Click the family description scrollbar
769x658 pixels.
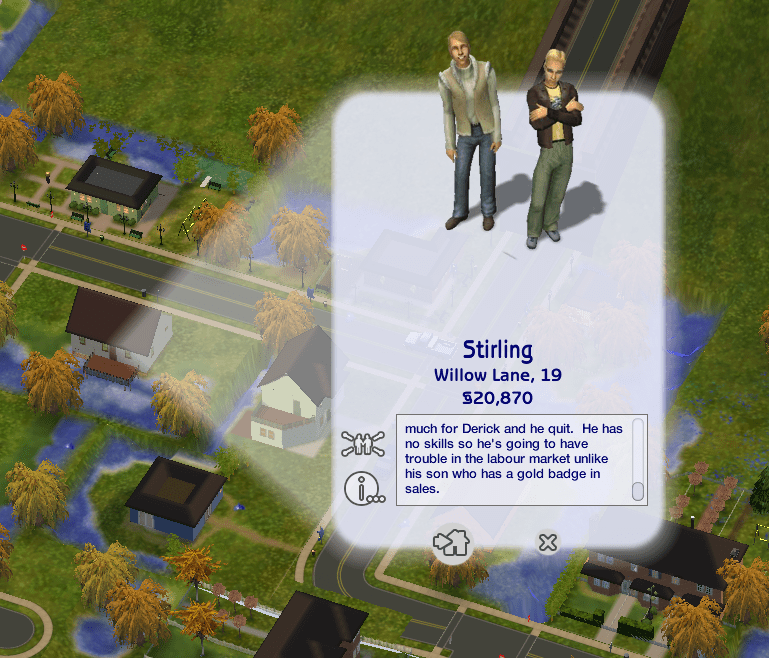[638, 459]
